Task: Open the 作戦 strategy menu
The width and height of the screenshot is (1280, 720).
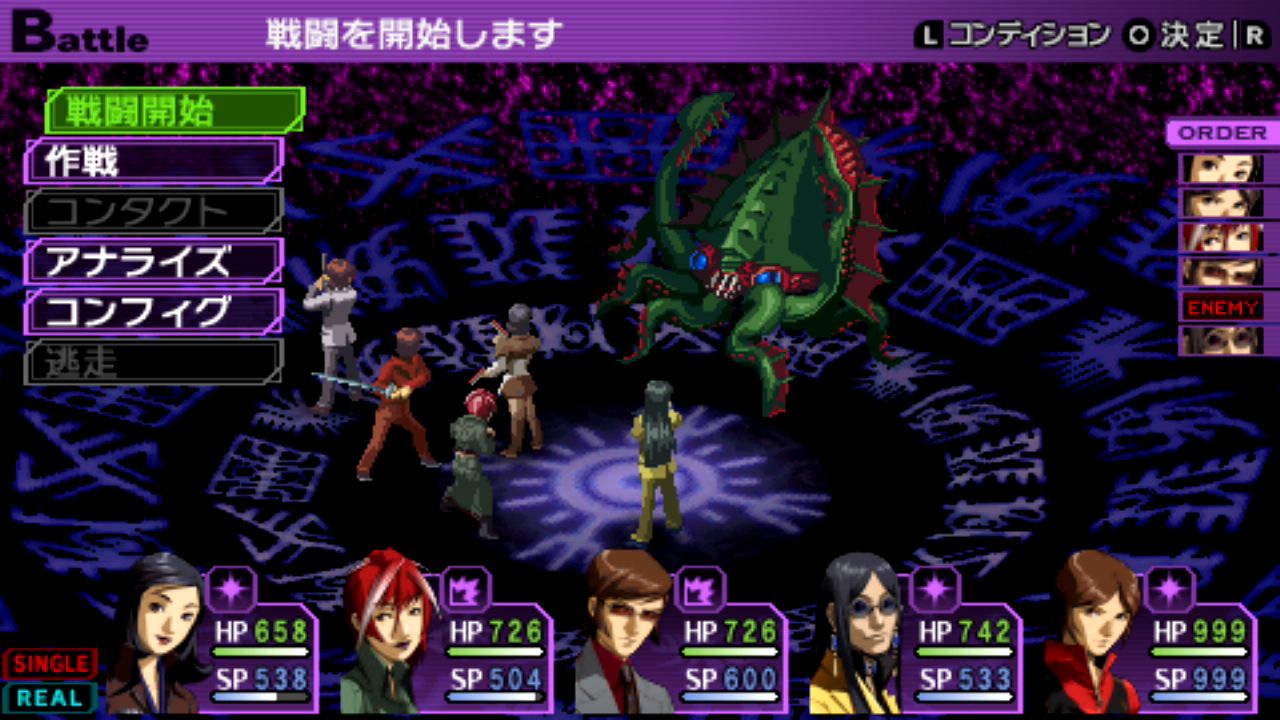Action: [153, 161]
